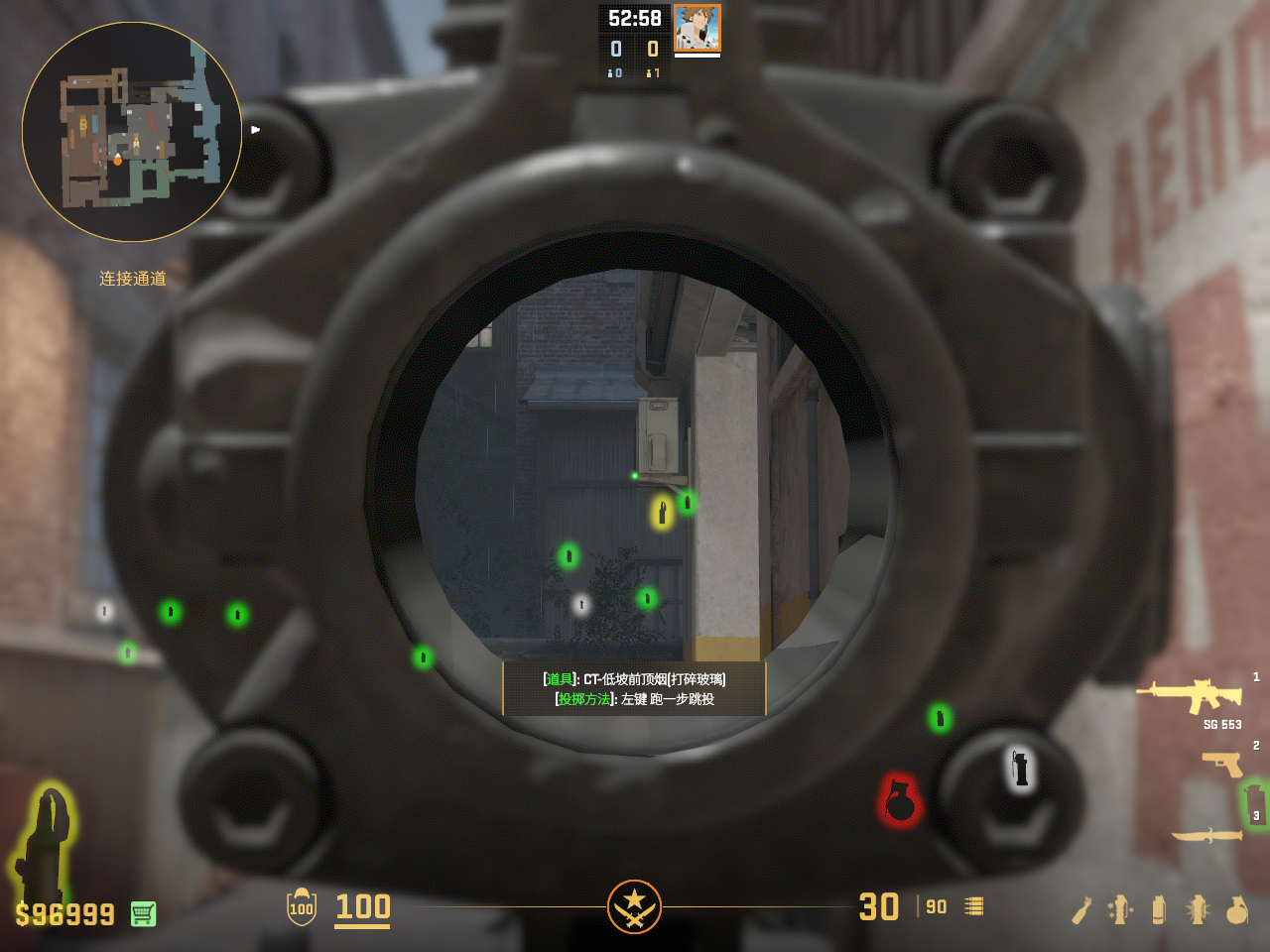The height and width of the screenshot is (952, 1270).
Task: Choose the decoy grenade icon
Action: pos(1120,909)
